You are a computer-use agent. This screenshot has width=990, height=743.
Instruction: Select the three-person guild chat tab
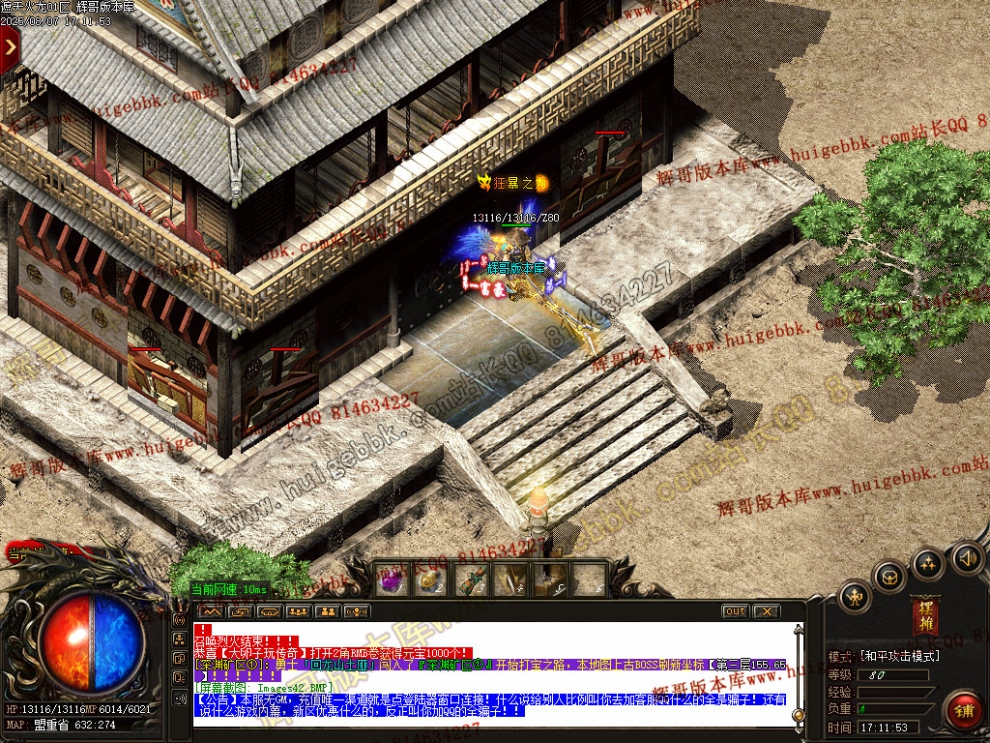[298, 611]
